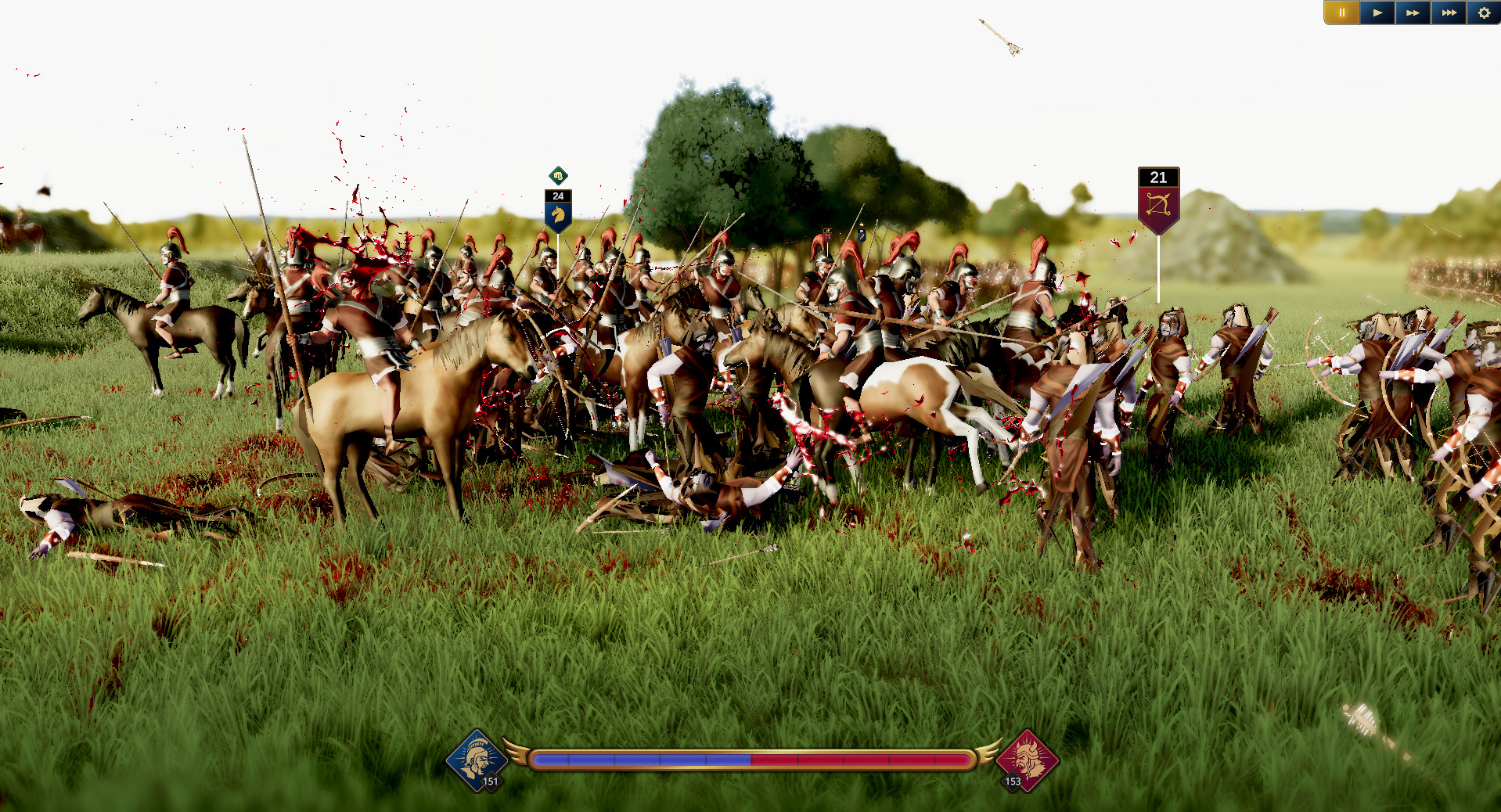Enable double-speed fast forward
This screenshot has width=1501, height=812.
(x=1413, y=13)
